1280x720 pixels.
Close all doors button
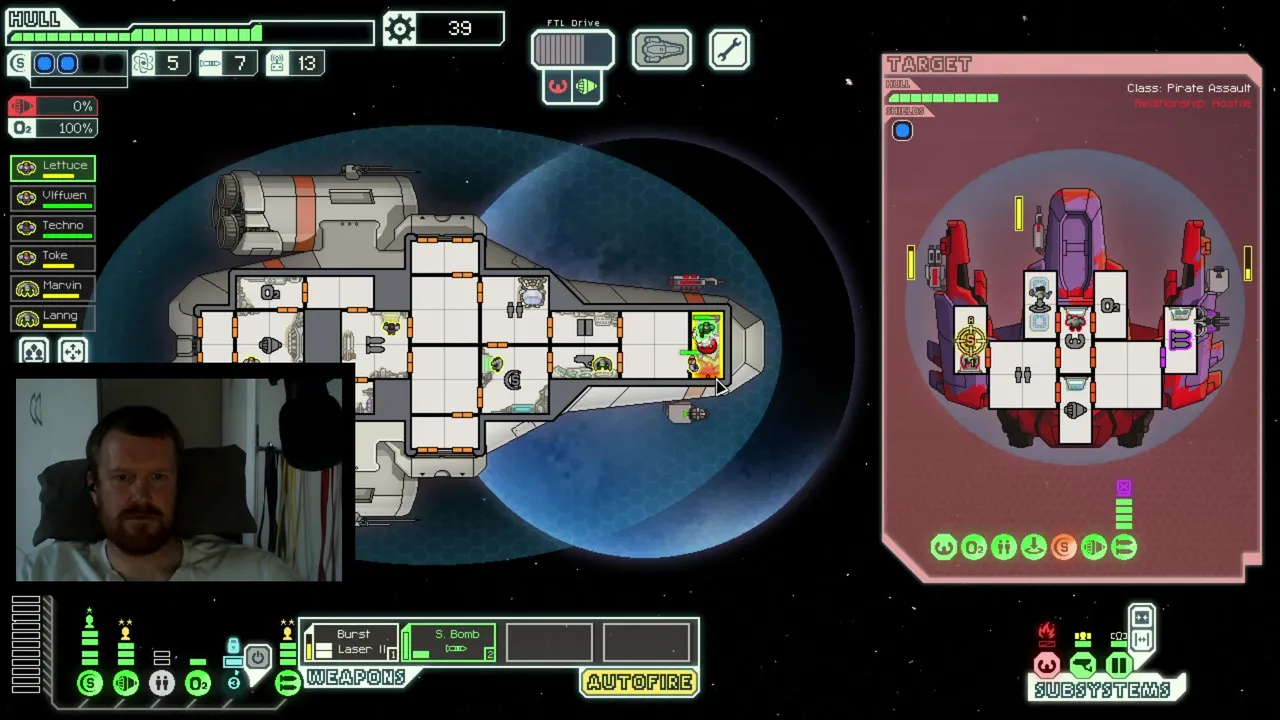point(1142,617)
